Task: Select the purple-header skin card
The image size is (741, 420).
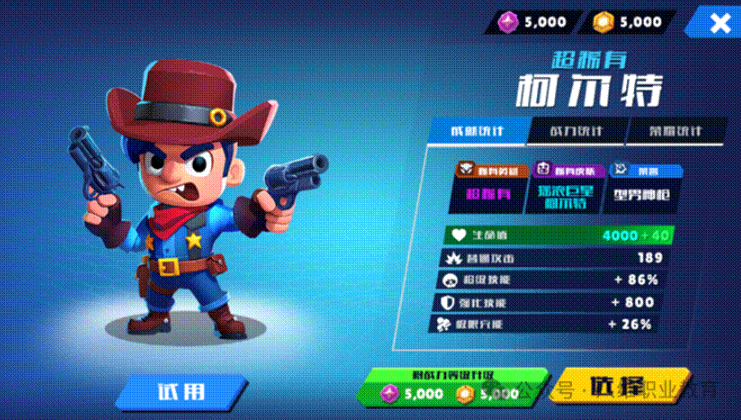Action: pyautogui.click(x=564, y=188)
